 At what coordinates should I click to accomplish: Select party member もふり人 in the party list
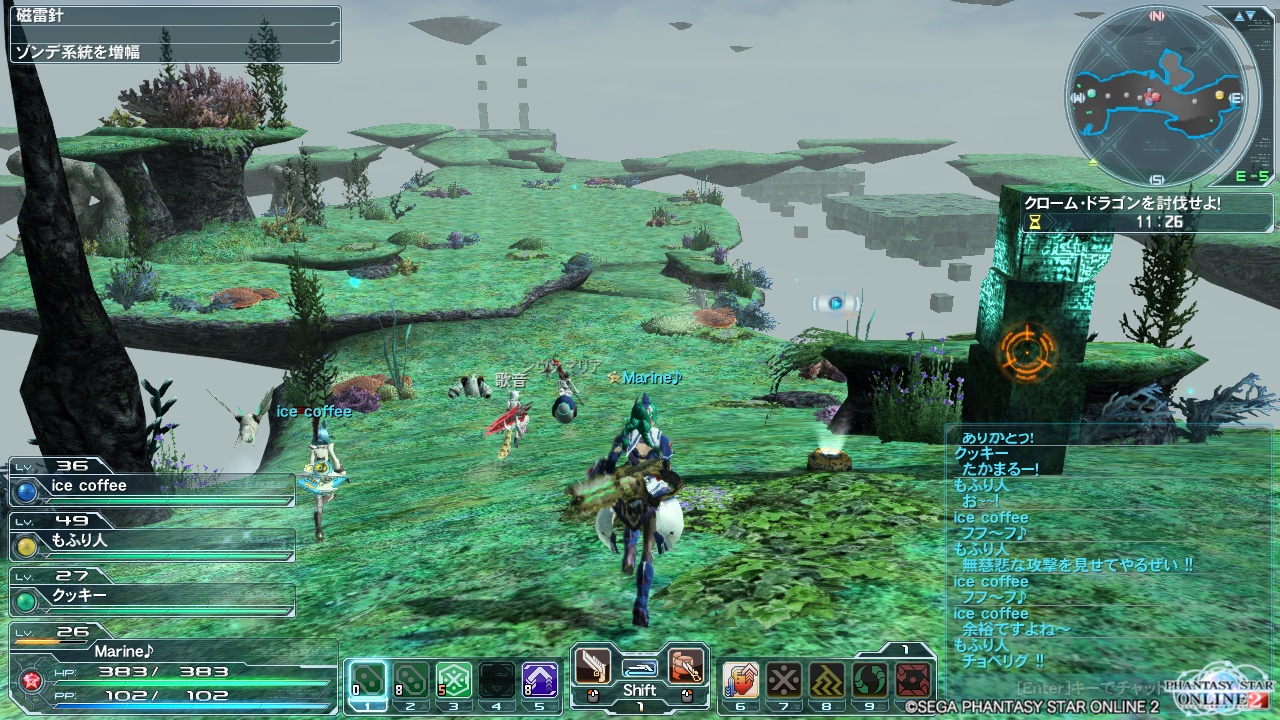pyautogui.click(x=152, y=541)
